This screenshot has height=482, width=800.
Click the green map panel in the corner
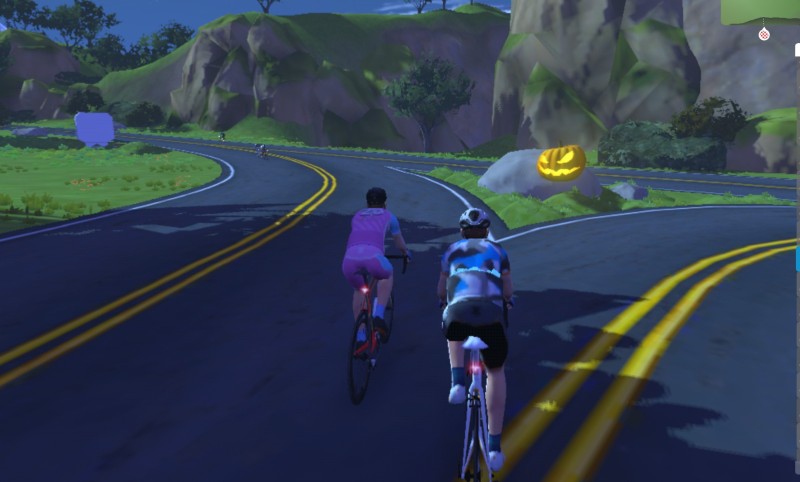coord(761,10)
